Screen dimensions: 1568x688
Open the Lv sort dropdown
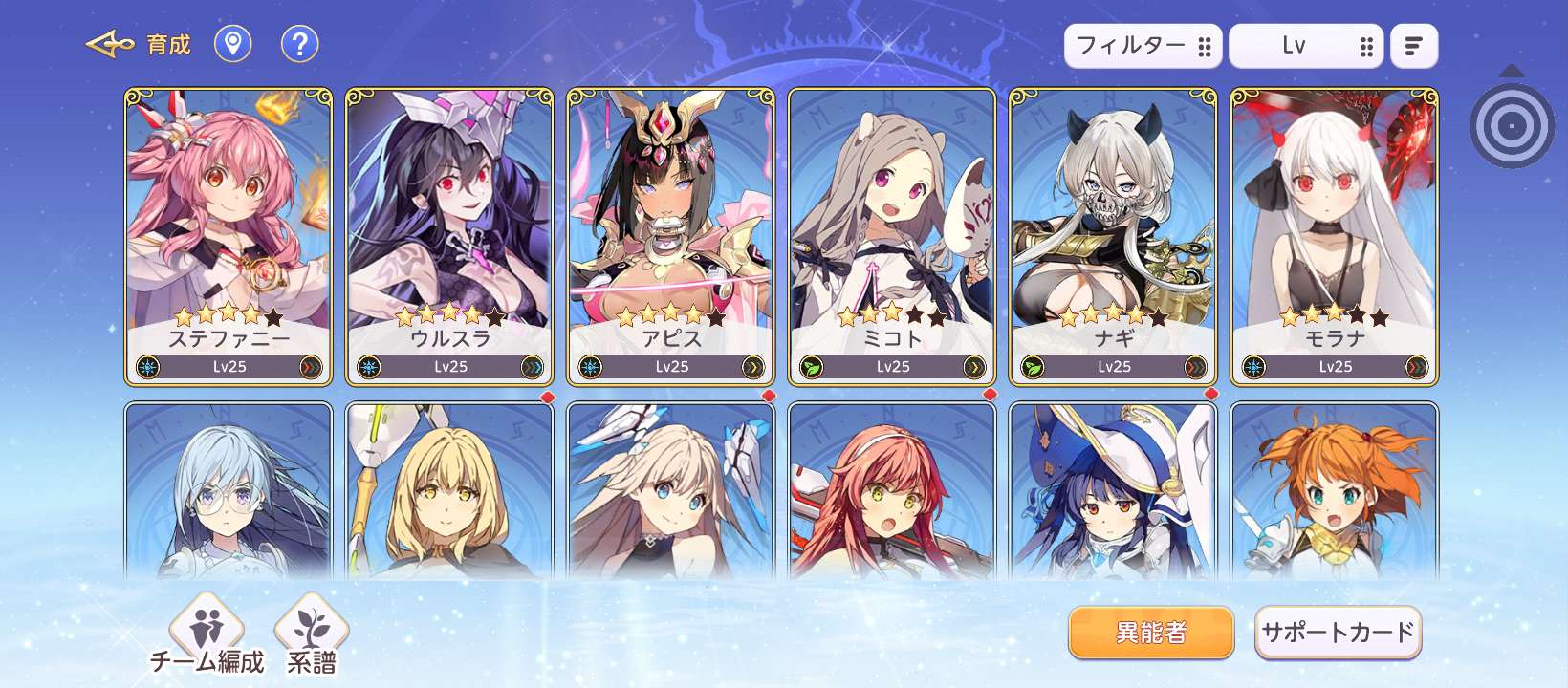[1305, 46]
